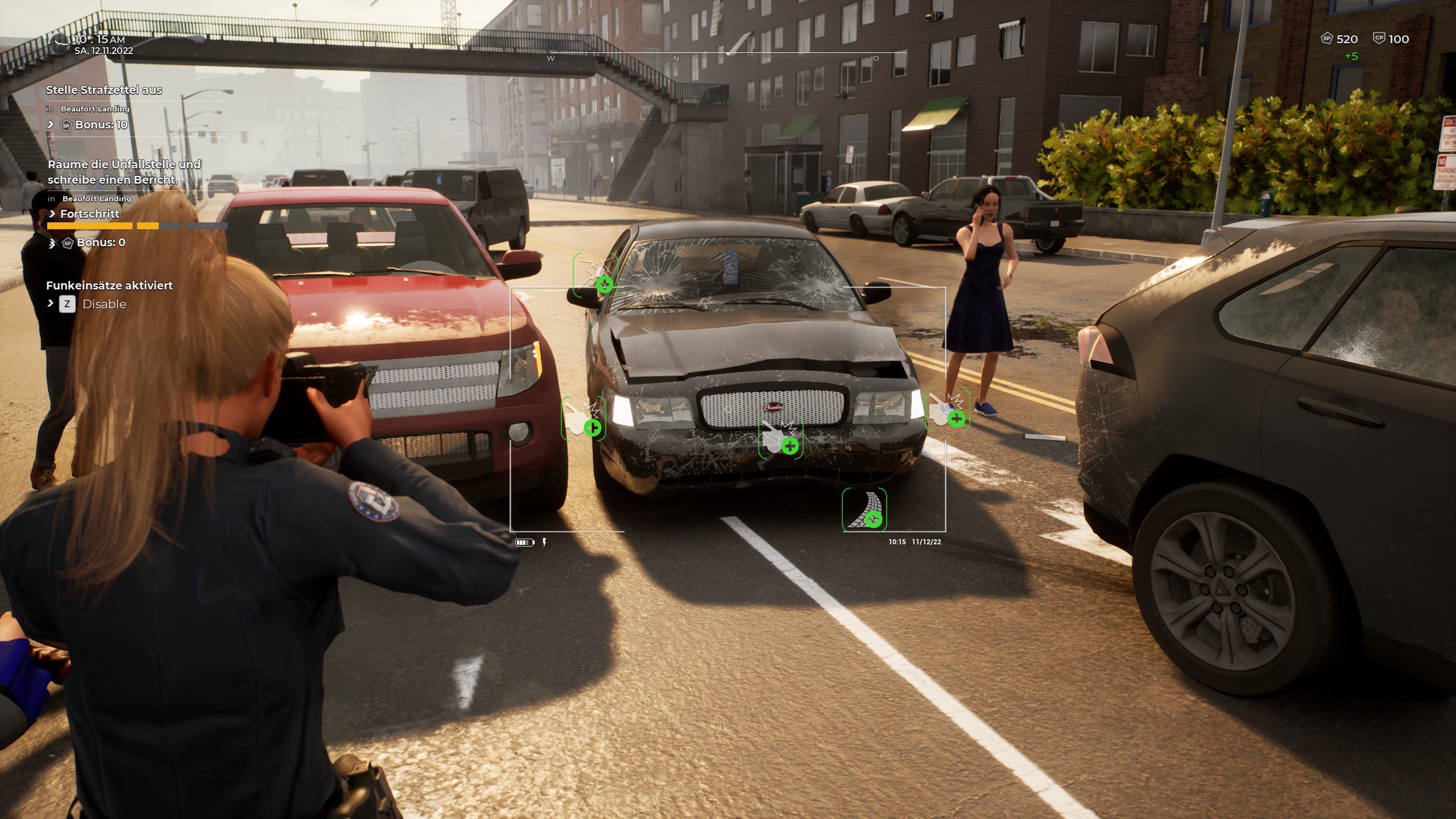Select the collision marker over the front grille
Screen dimensions: 1456x819
(780, 437)
